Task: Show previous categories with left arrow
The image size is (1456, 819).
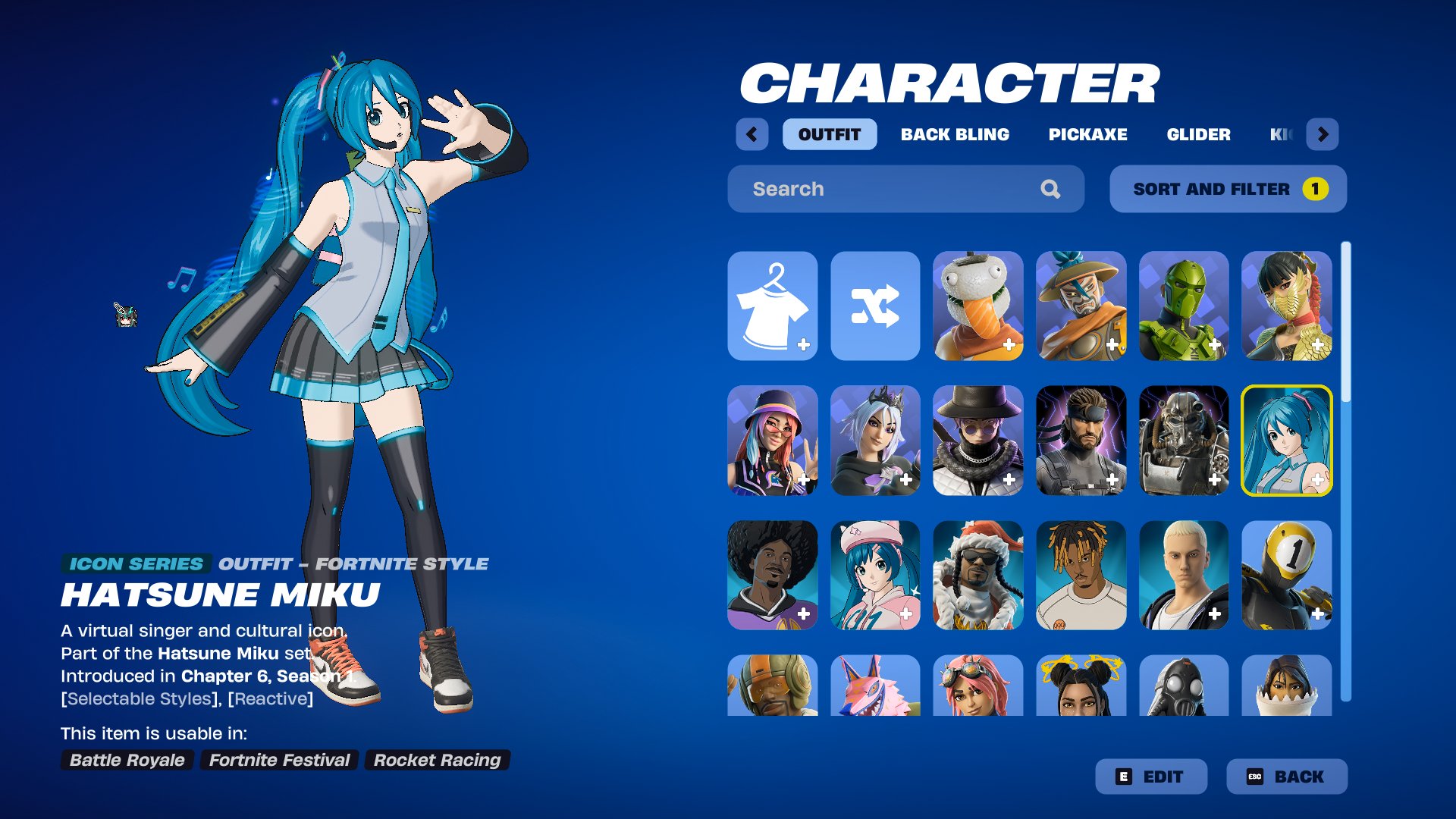Action: 752,134
